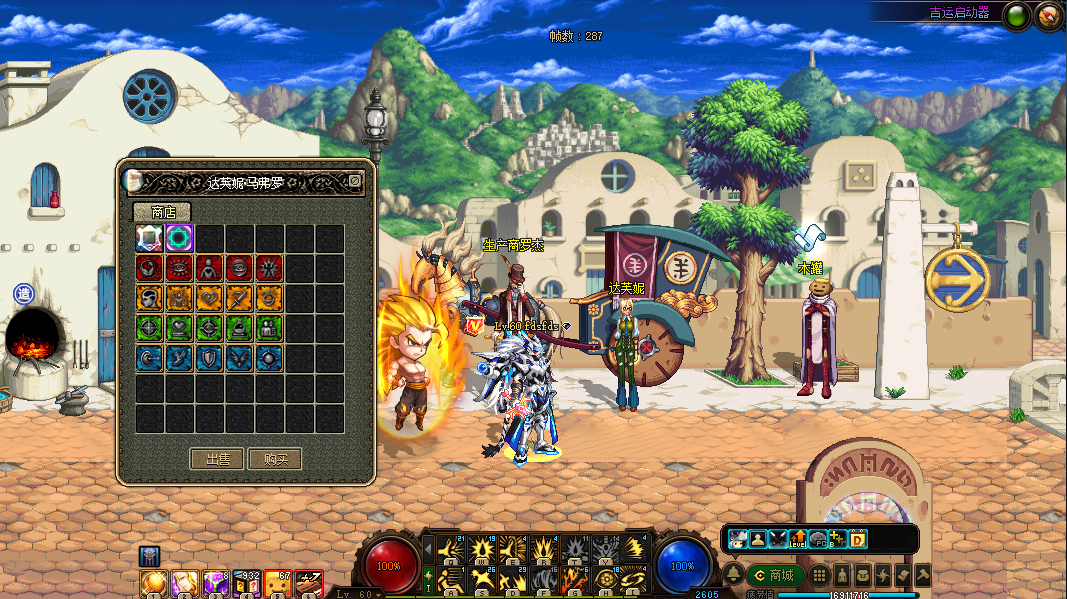The image size is (1067, 599).
Task: Open the grid menu button beside 商城
Action: point(819,575)
